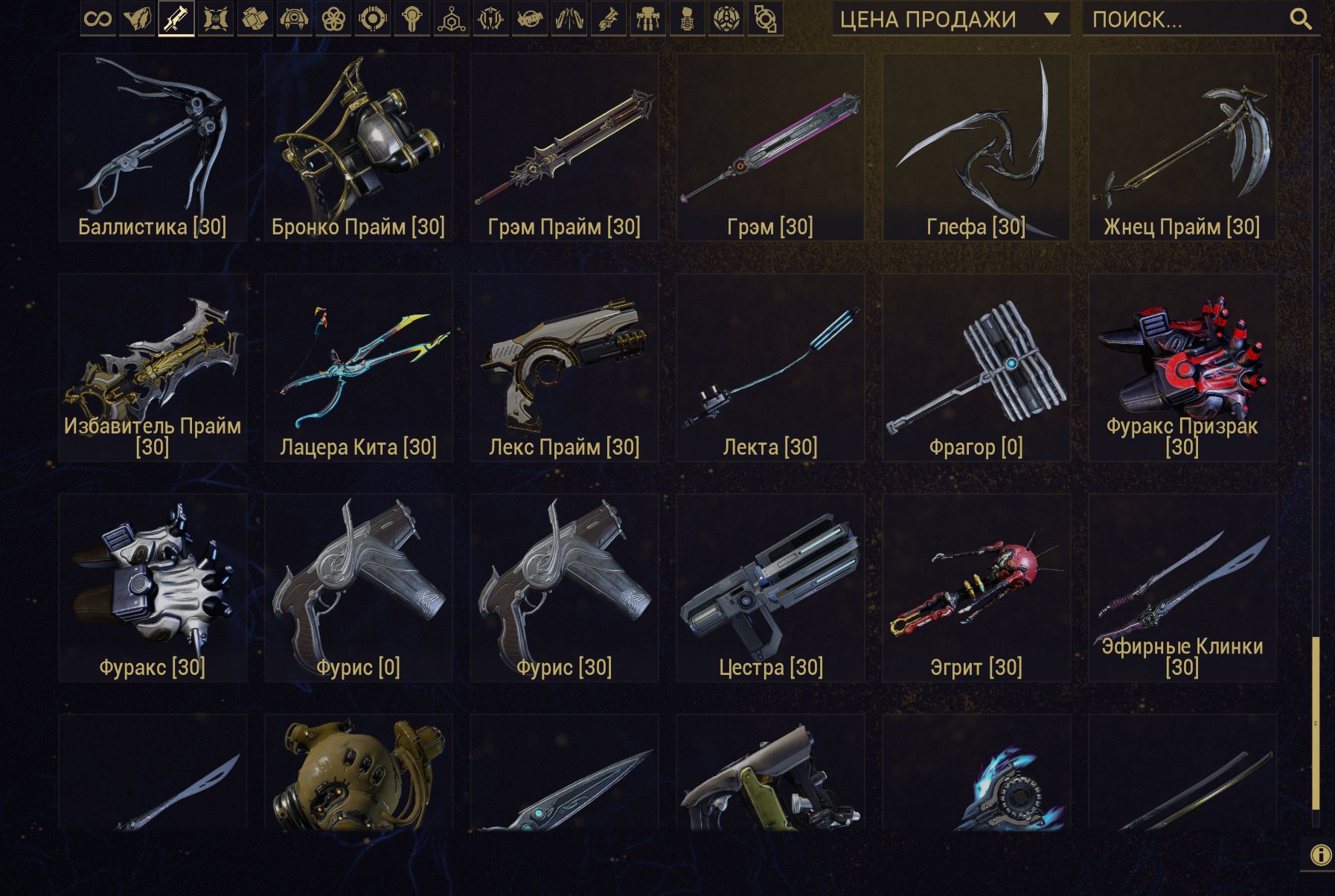Select the Жнец Прайм [30] scythe
This screenshot has width=1335, height=896.
(x=1182, y=147)
